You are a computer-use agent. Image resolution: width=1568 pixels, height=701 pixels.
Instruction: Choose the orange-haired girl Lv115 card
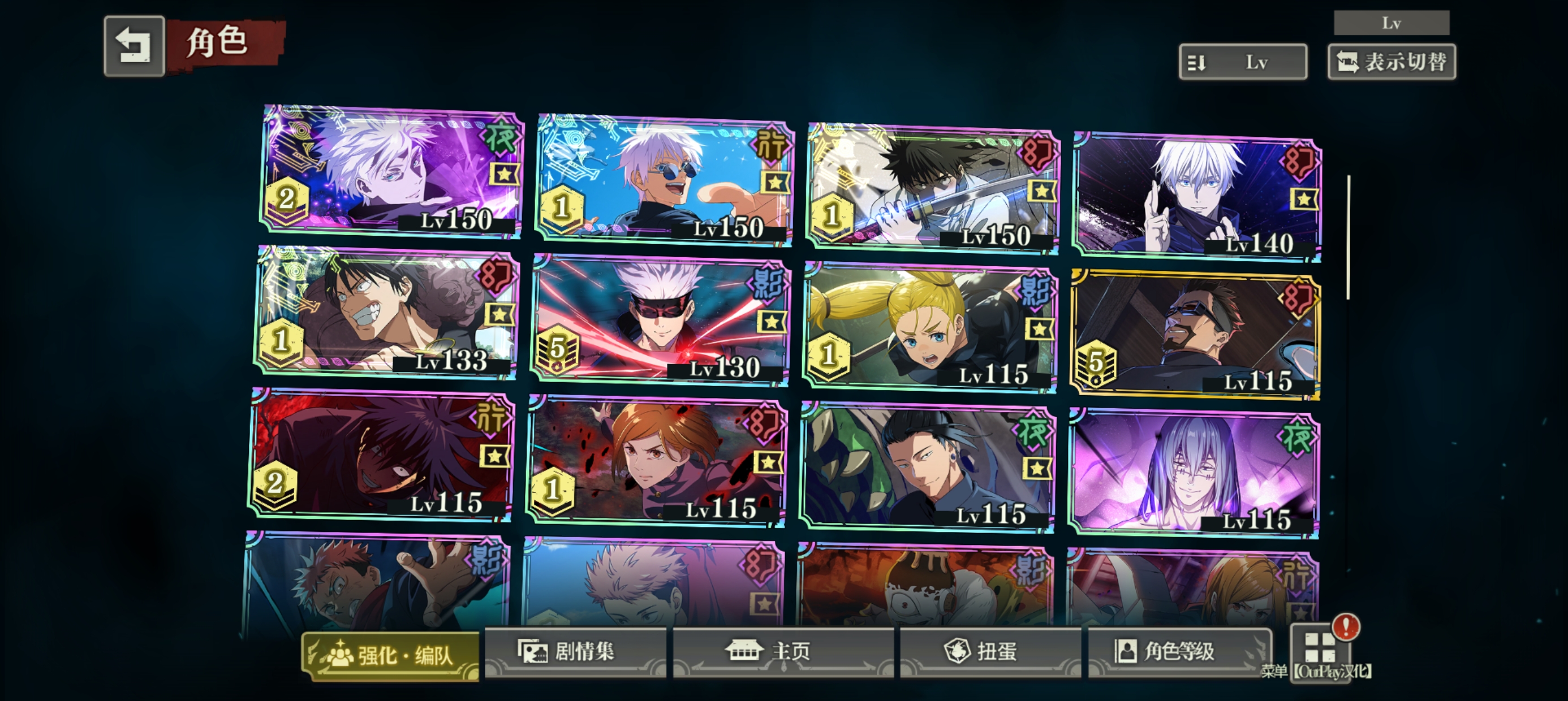coord(656,461)
